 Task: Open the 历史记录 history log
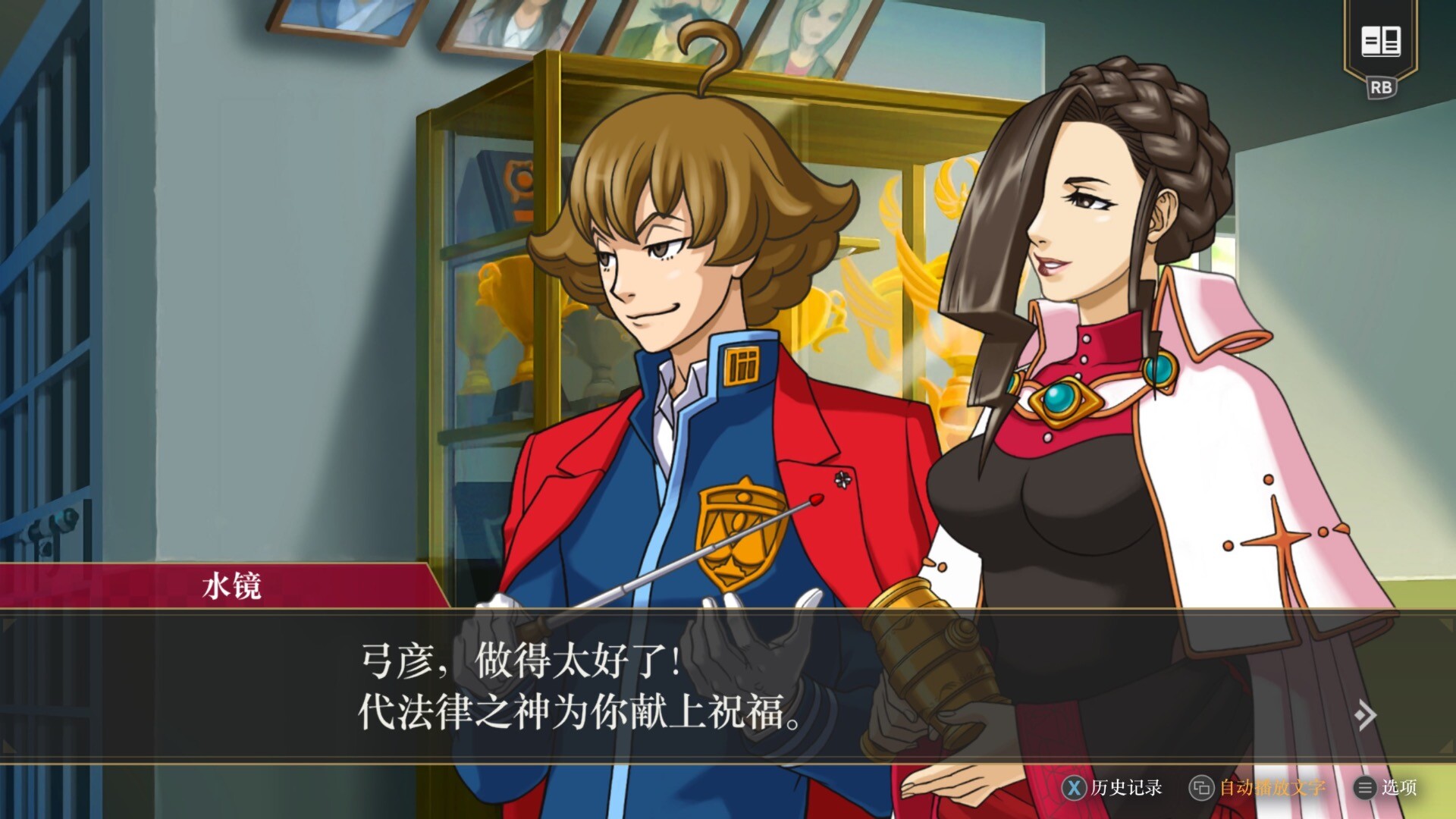coord(1112,788)
